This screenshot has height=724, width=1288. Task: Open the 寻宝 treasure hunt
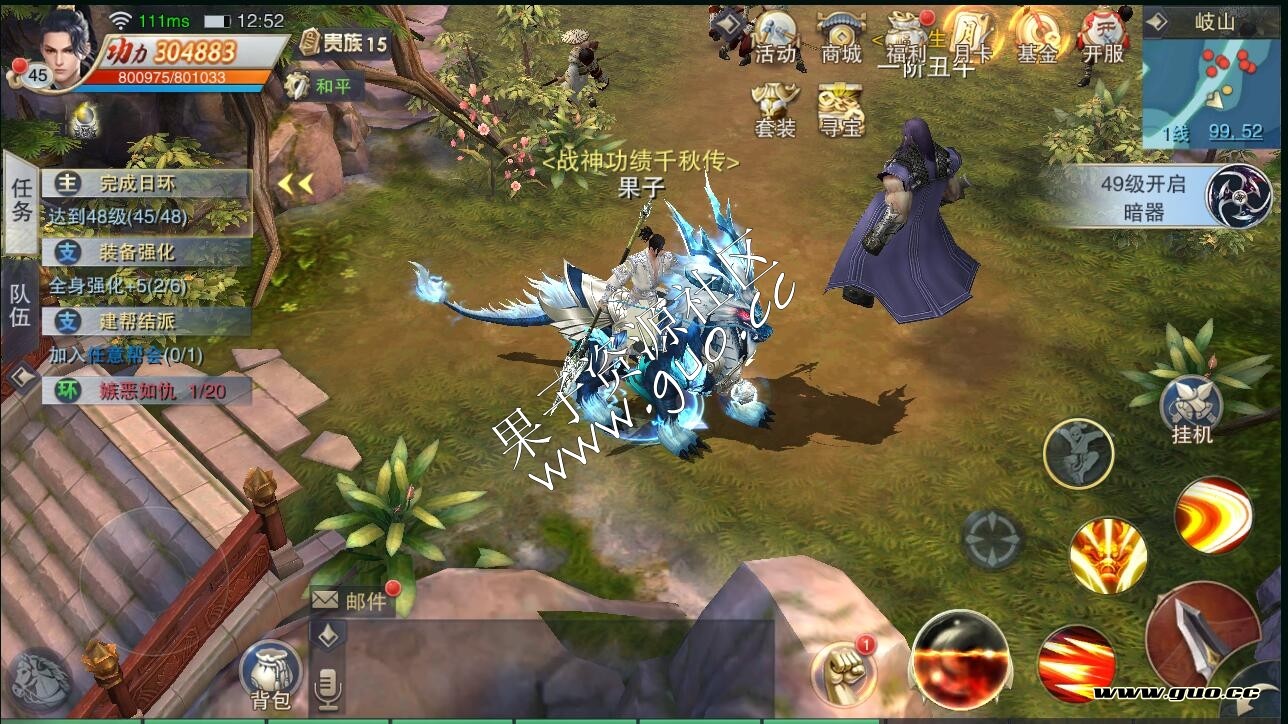coord(840,109)
